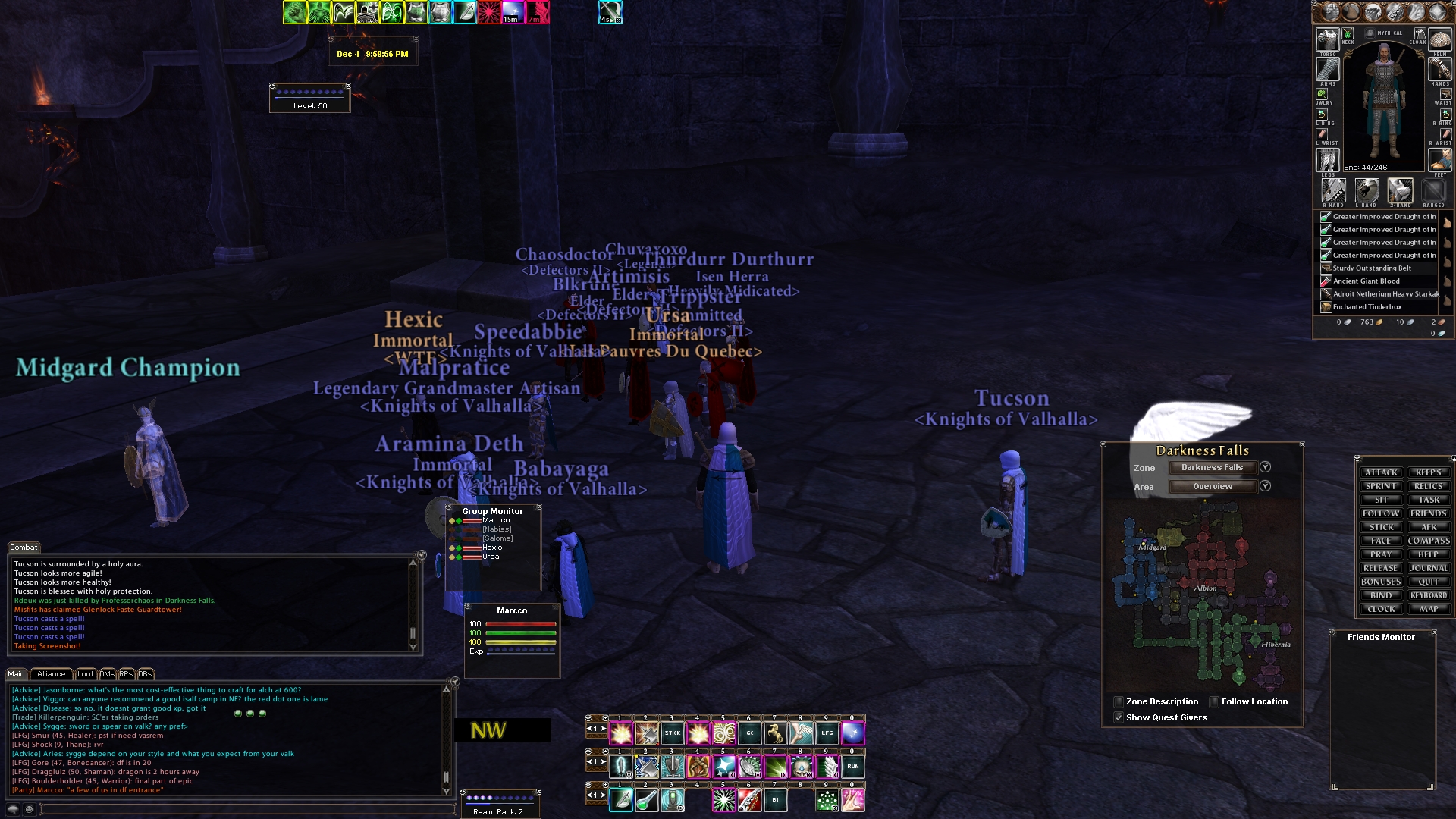The image size is (1456, 819).
Task: Activate the STICK hotbar macro
Action: (x=673, y=733)
